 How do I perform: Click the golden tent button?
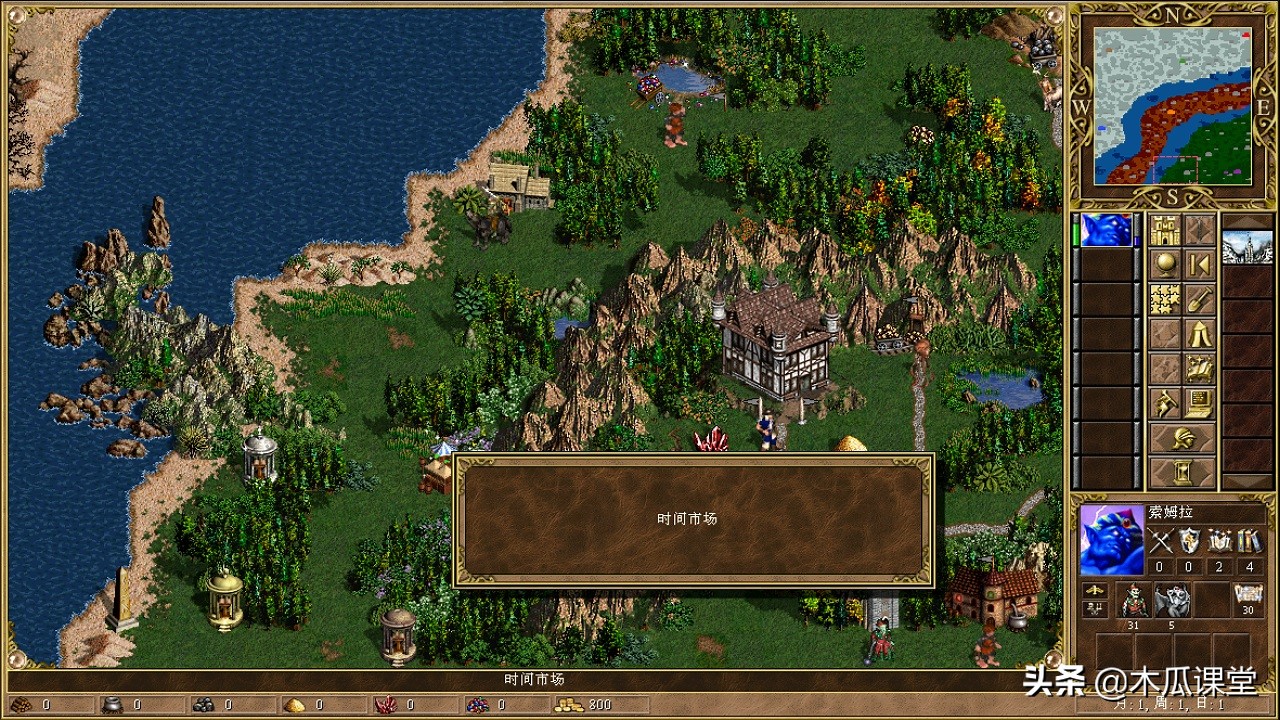(x=1200, y=334)
